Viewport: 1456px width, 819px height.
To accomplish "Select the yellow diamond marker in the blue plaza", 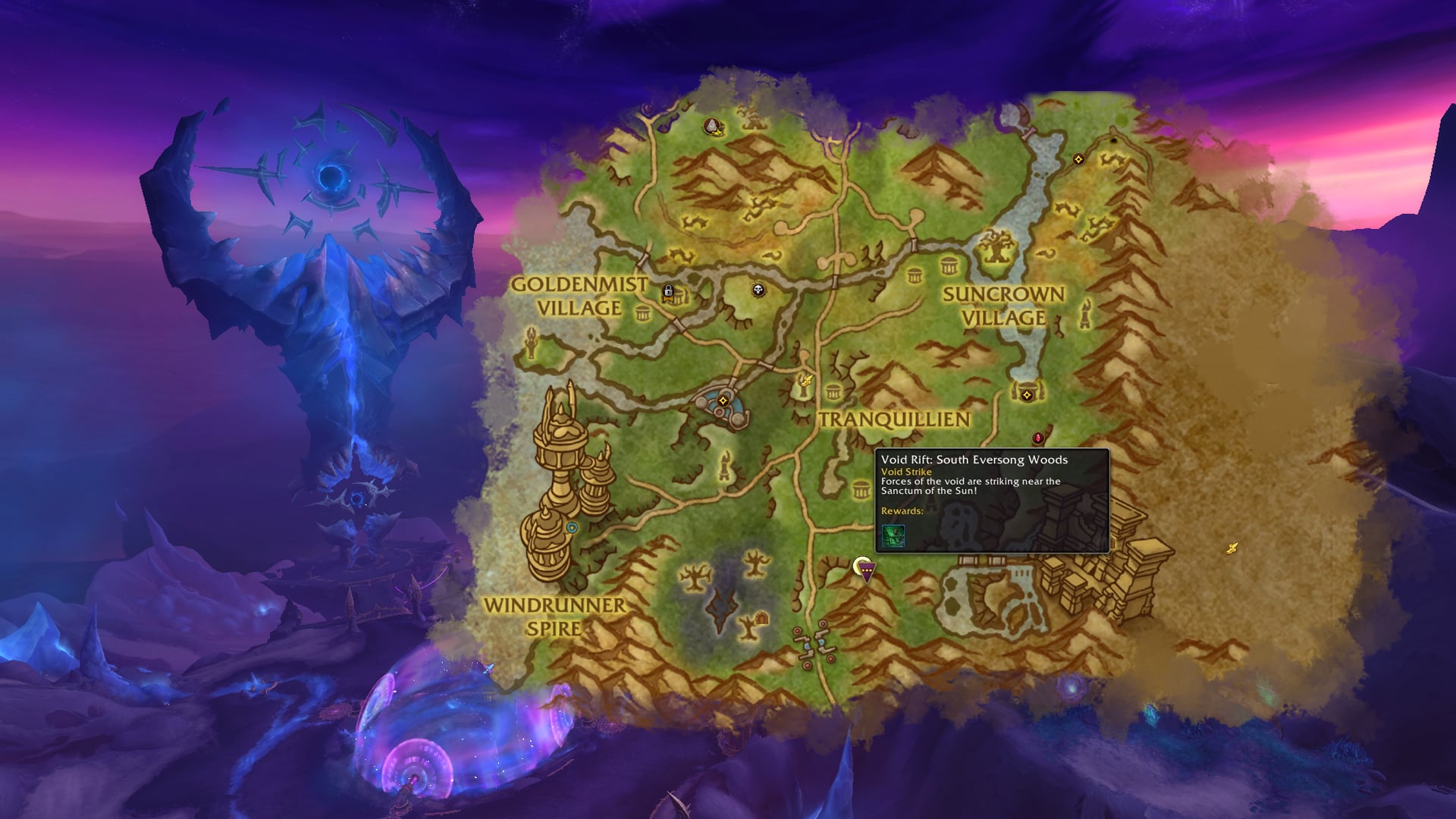I will (723, 400).
